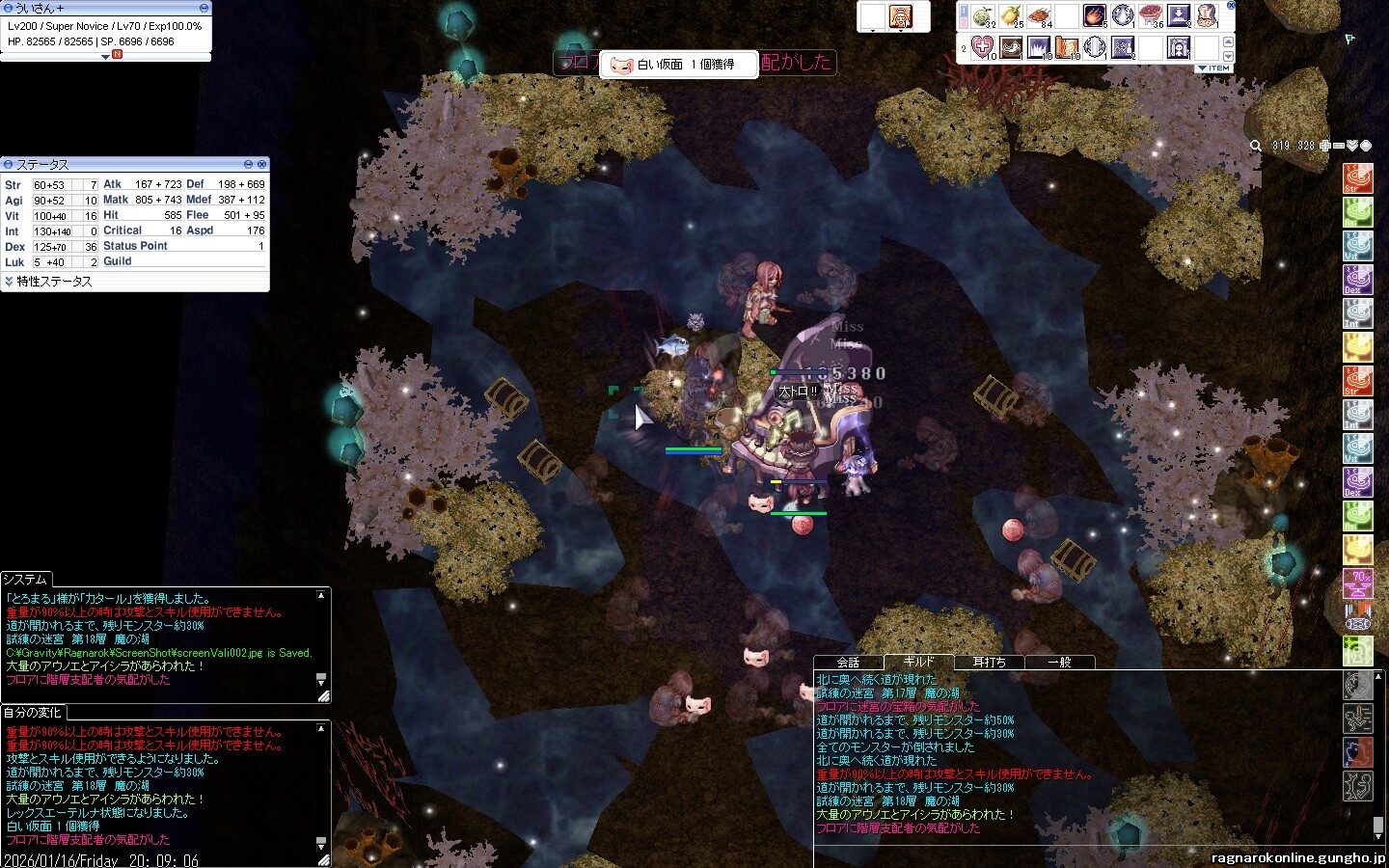
Task: Click the システム log tab
Action: click(25, 579)
